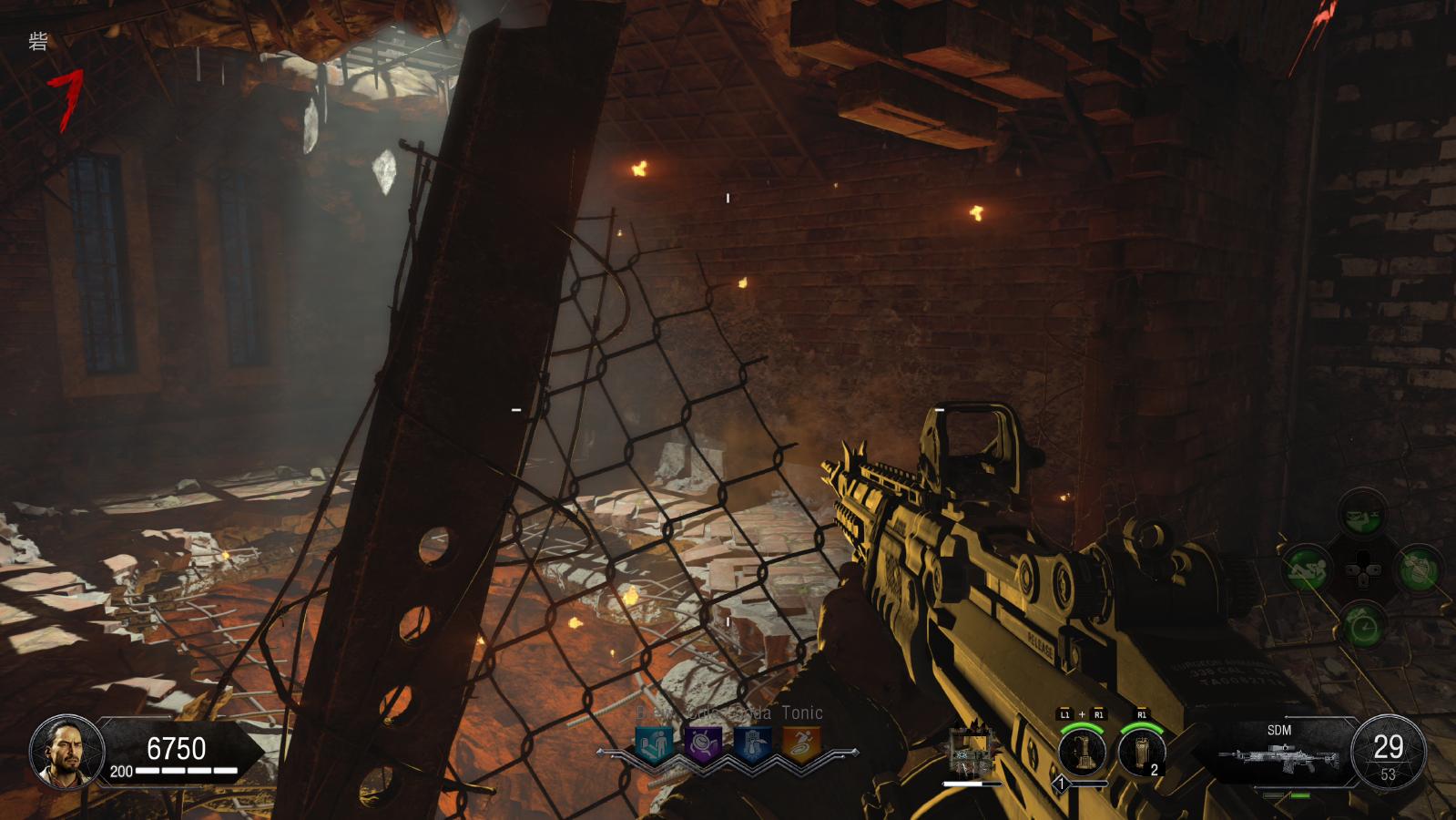The image size is (1456, 820).
Task: Select the dark blue perk icon
Action: (x=752, y=743)
